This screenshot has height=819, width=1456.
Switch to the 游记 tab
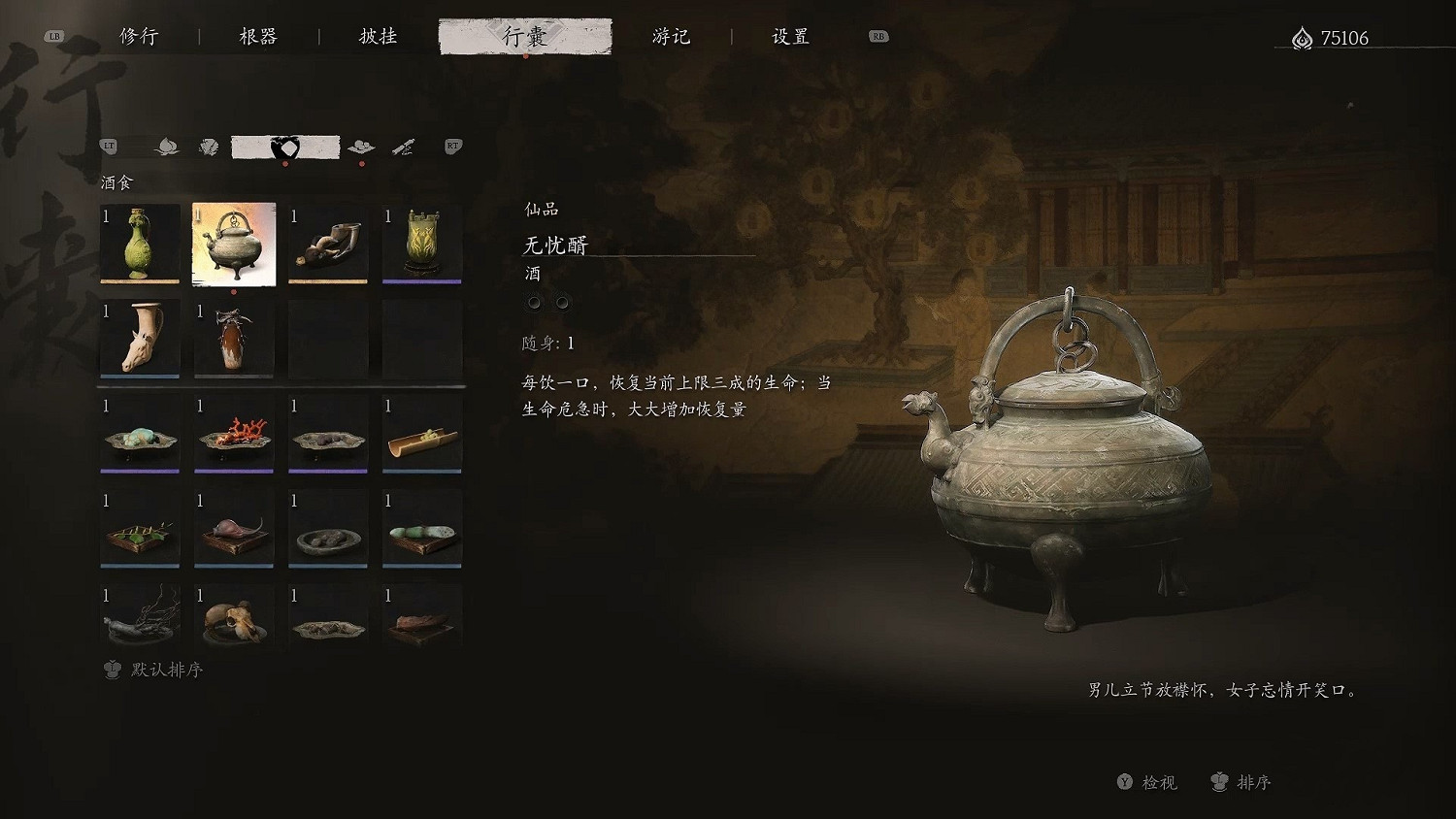coord(673,36)
